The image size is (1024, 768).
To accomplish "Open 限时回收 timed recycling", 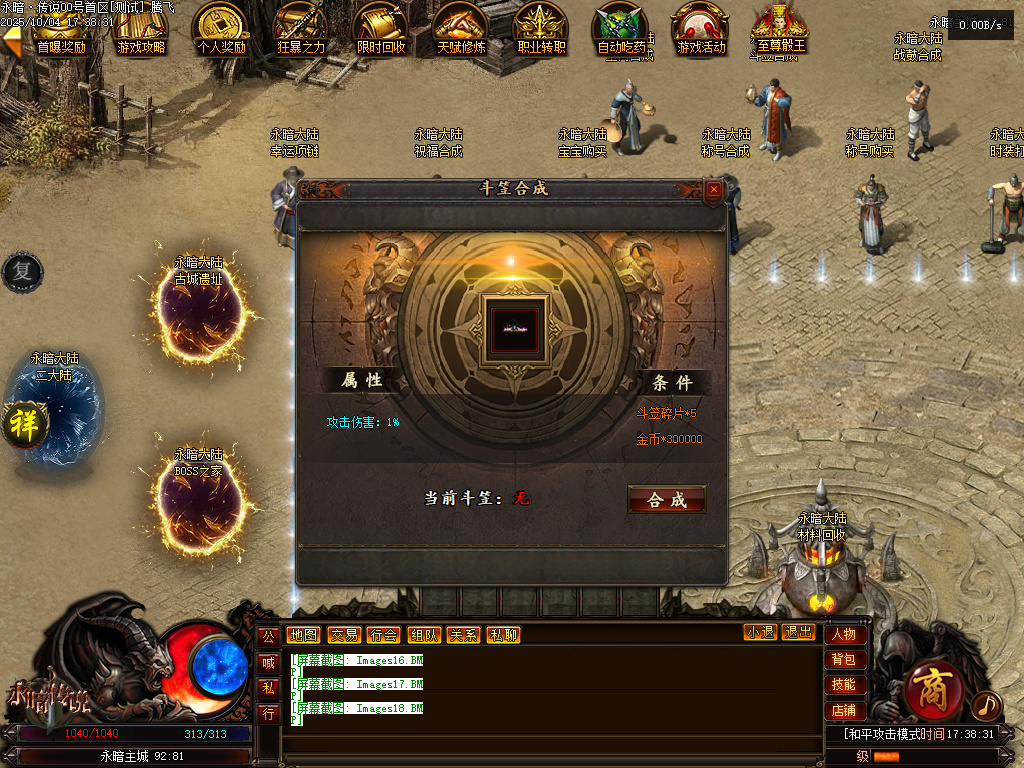I will (x=381, y=29).
